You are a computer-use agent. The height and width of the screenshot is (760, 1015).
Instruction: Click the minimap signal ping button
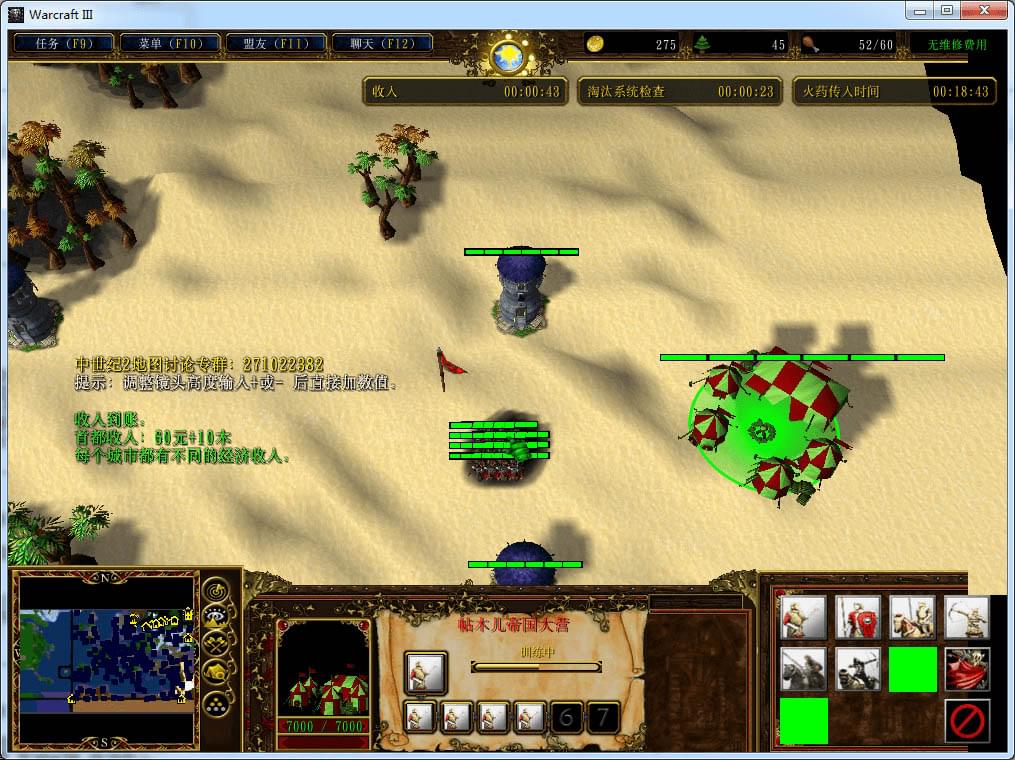(x=217, y=591)
